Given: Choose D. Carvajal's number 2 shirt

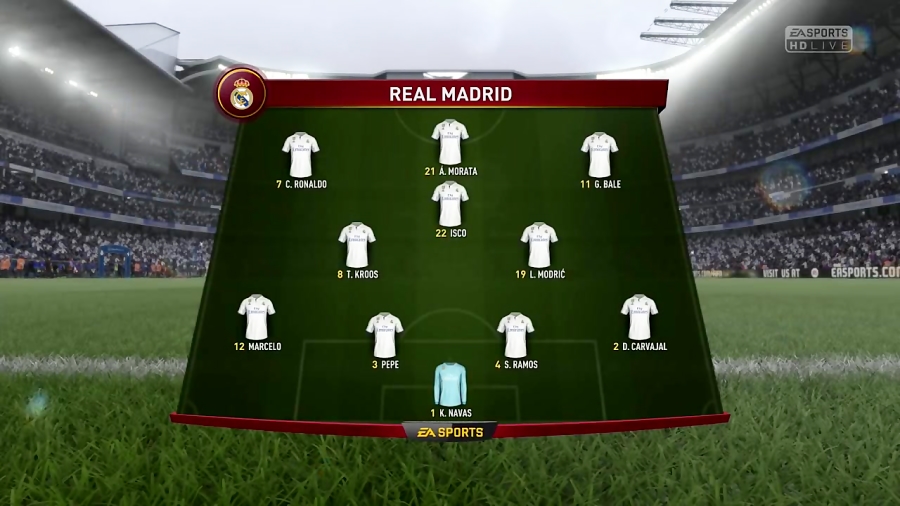Looking at the screenshot, I should coord(639,317).
